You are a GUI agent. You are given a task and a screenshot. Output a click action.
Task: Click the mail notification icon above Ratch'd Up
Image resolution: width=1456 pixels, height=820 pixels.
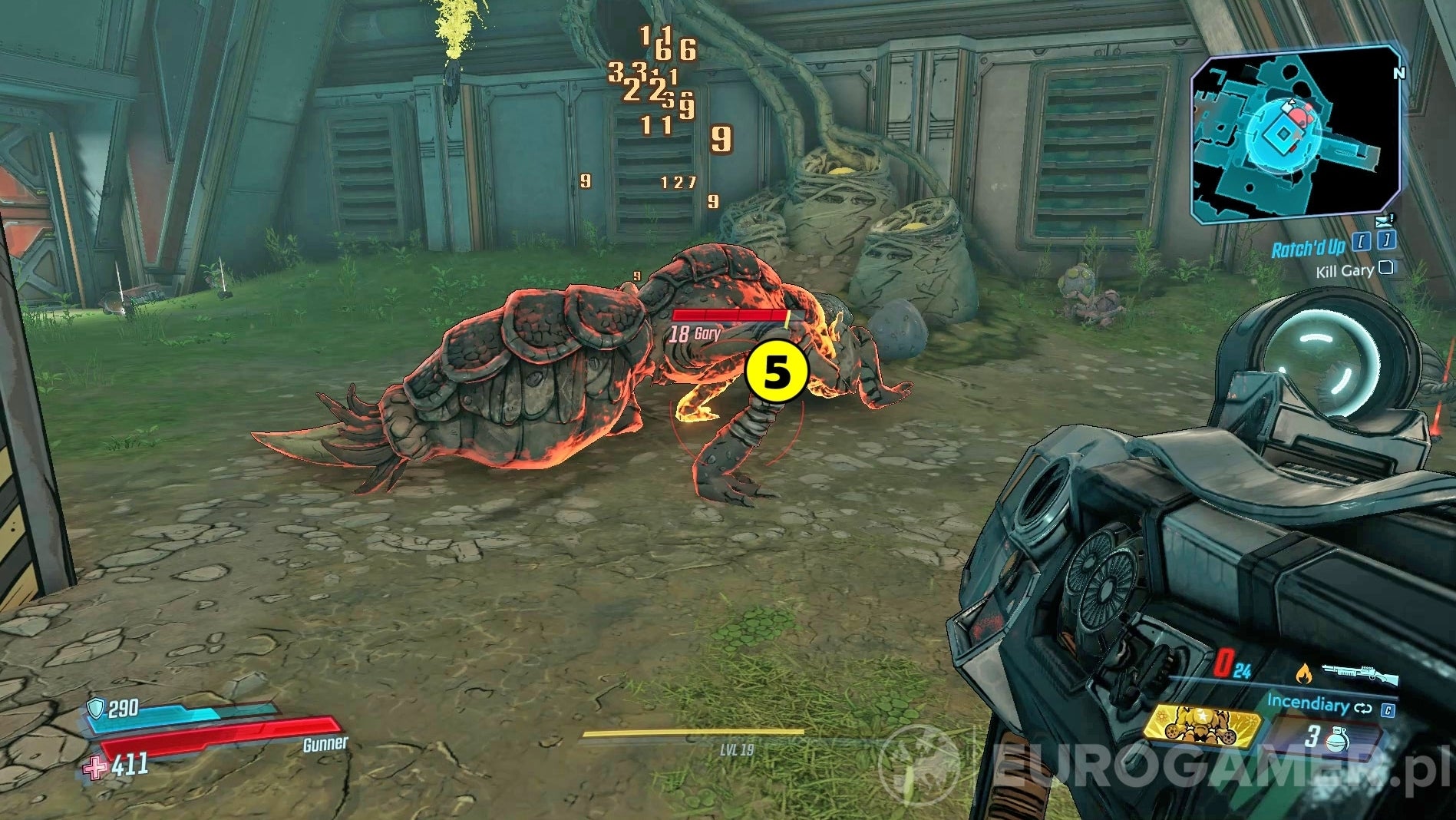[1383, 222]
